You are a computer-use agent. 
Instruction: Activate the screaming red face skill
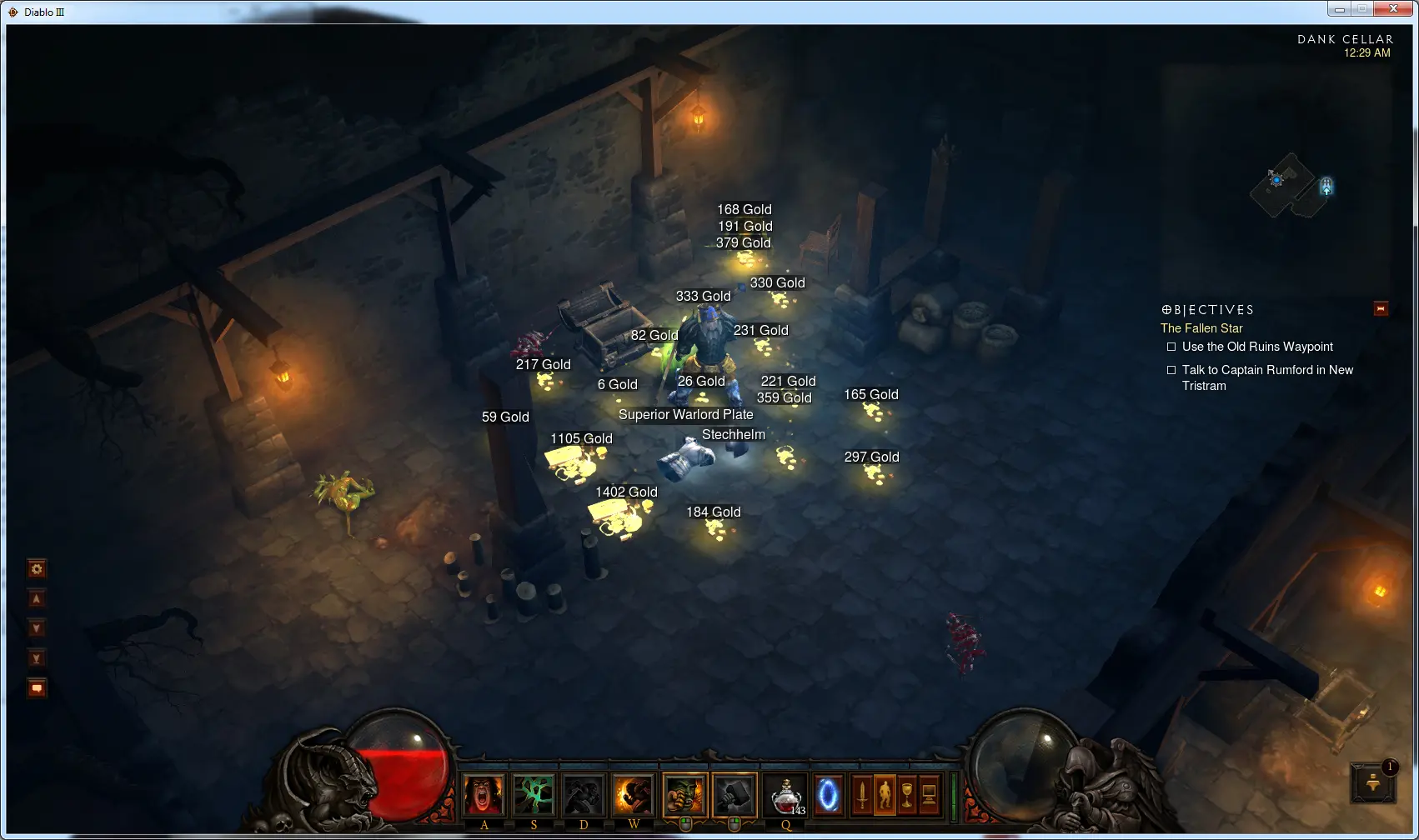484,794
